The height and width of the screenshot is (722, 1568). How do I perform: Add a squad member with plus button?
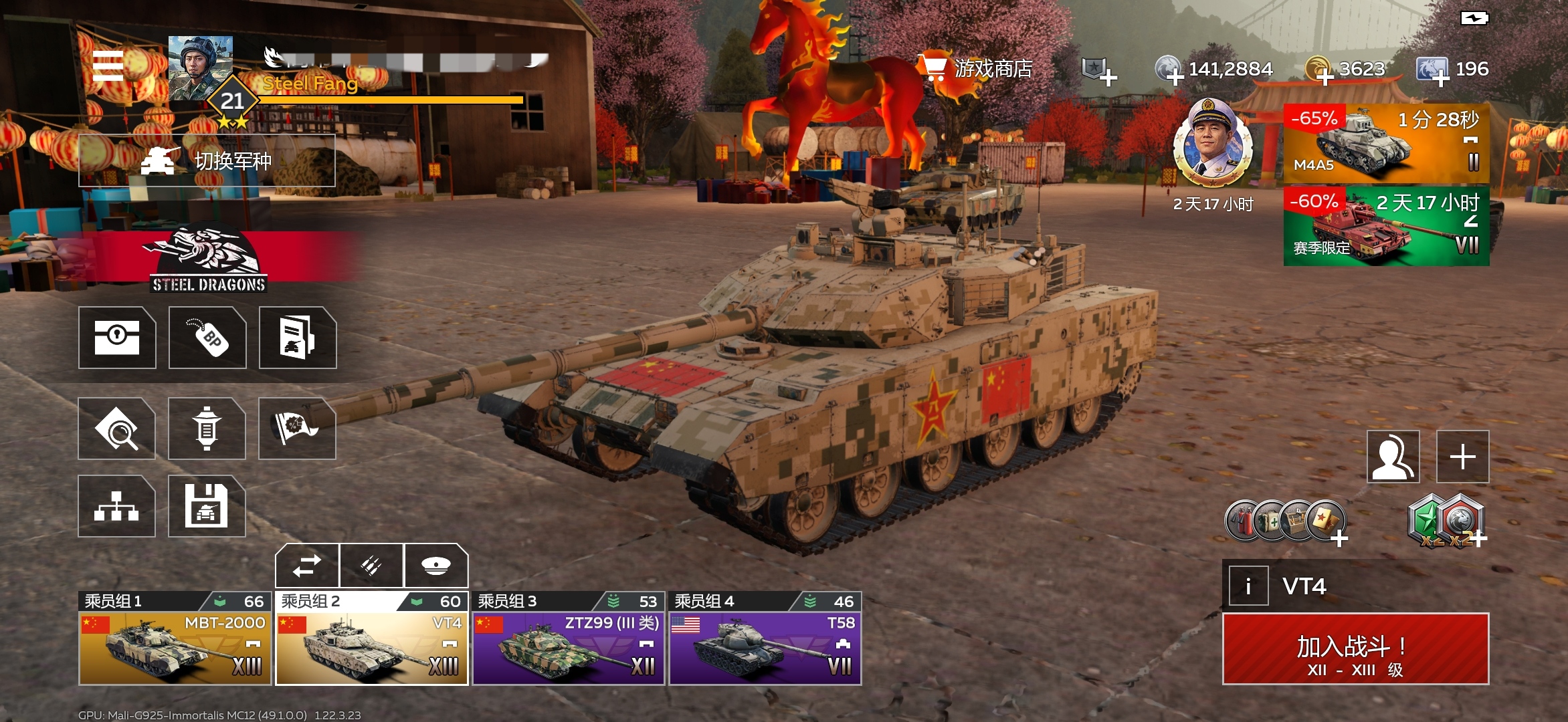click(x=1462, y=457)
